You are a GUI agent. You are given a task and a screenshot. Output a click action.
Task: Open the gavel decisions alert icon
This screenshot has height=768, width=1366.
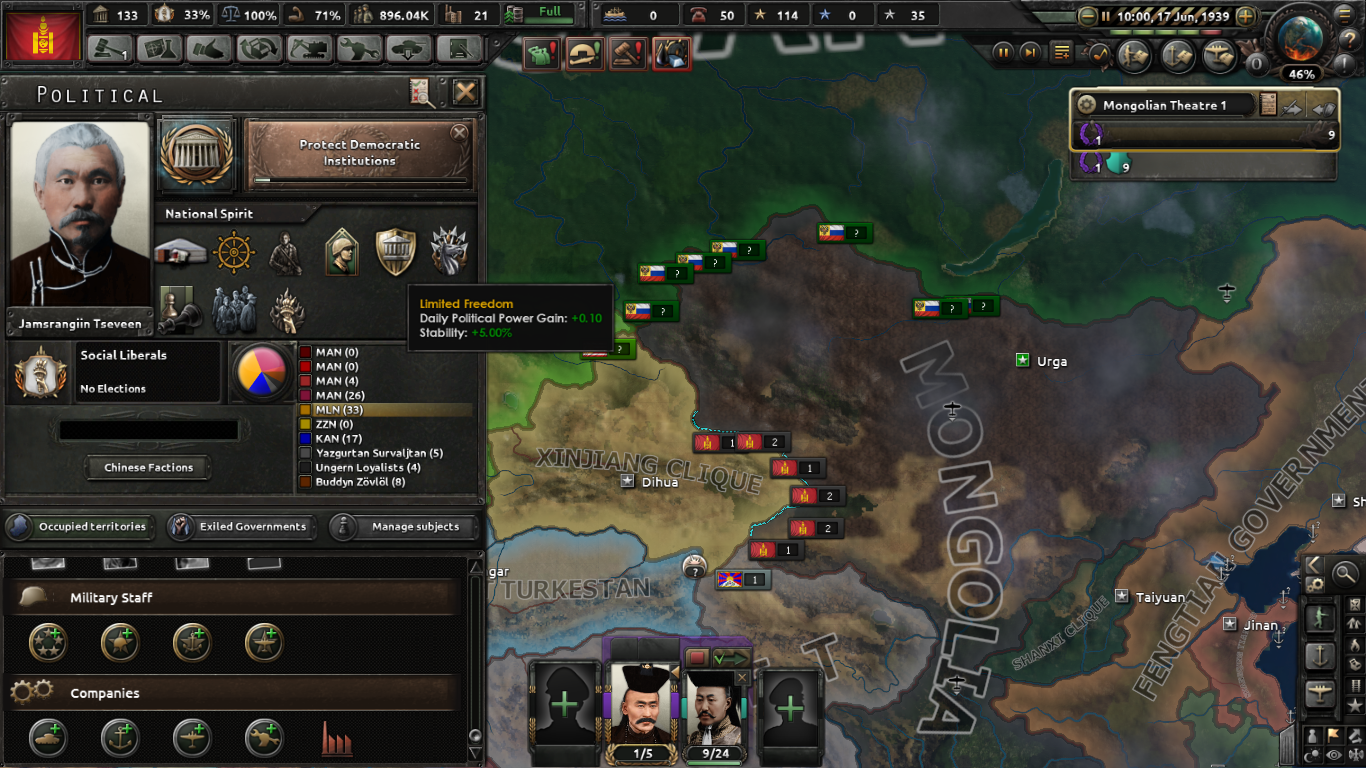(x=628, y=54)
